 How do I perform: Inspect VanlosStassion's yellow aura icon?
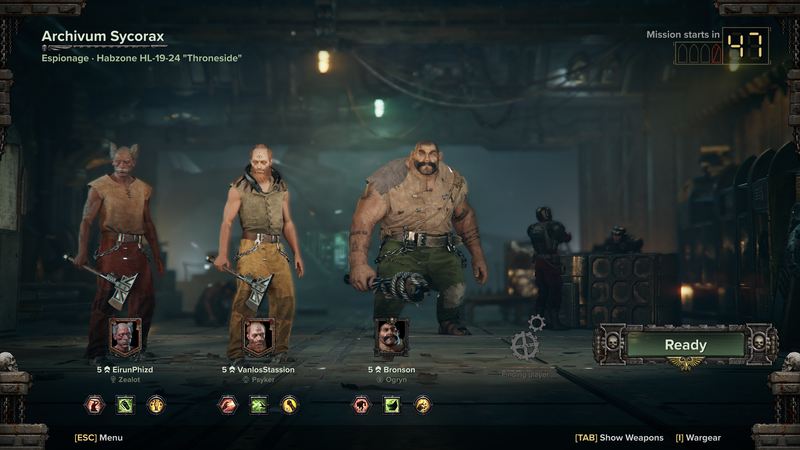(289, 405)
